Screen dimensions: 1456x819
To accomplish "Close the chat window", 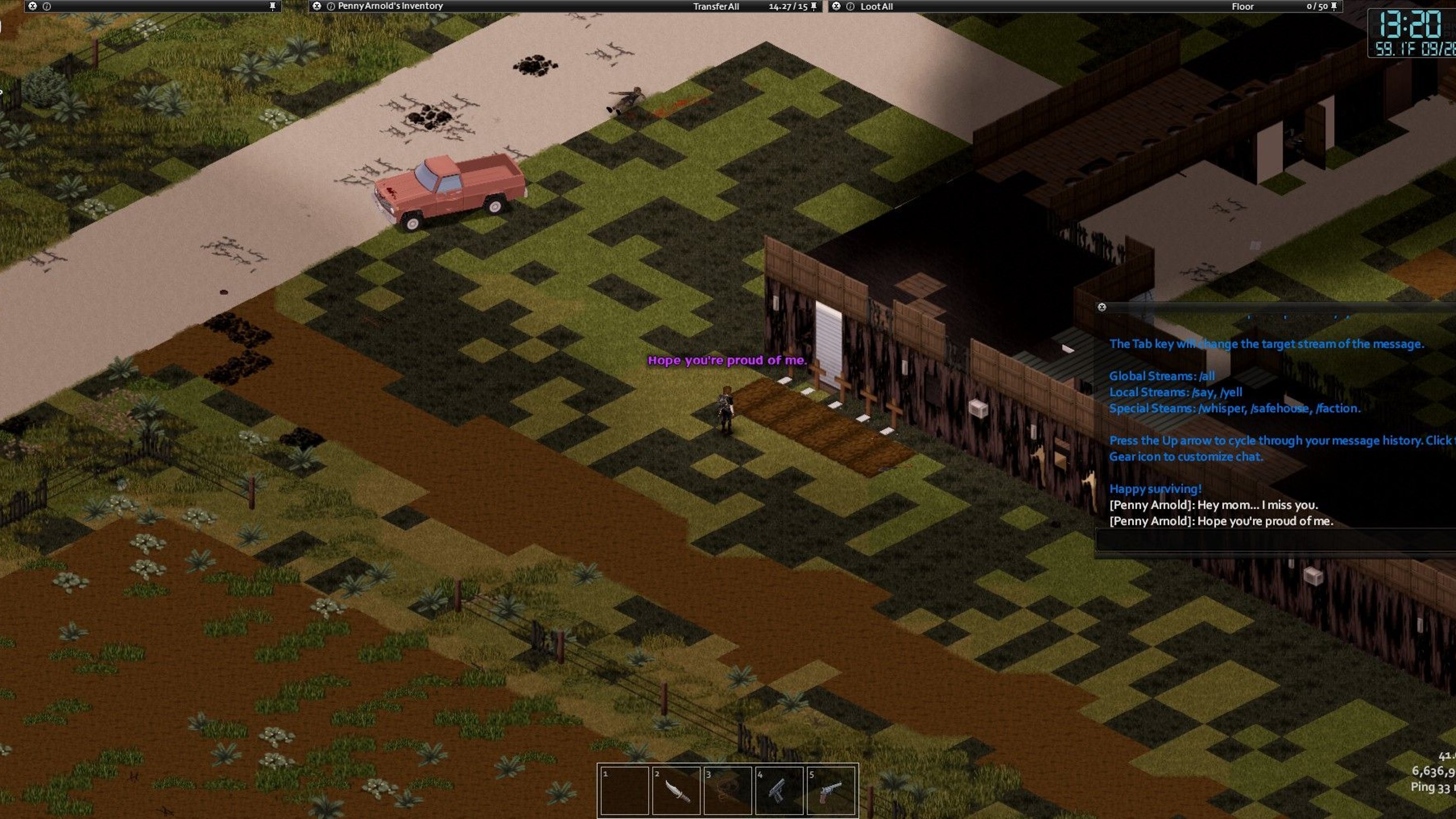I will (1101, 307).
